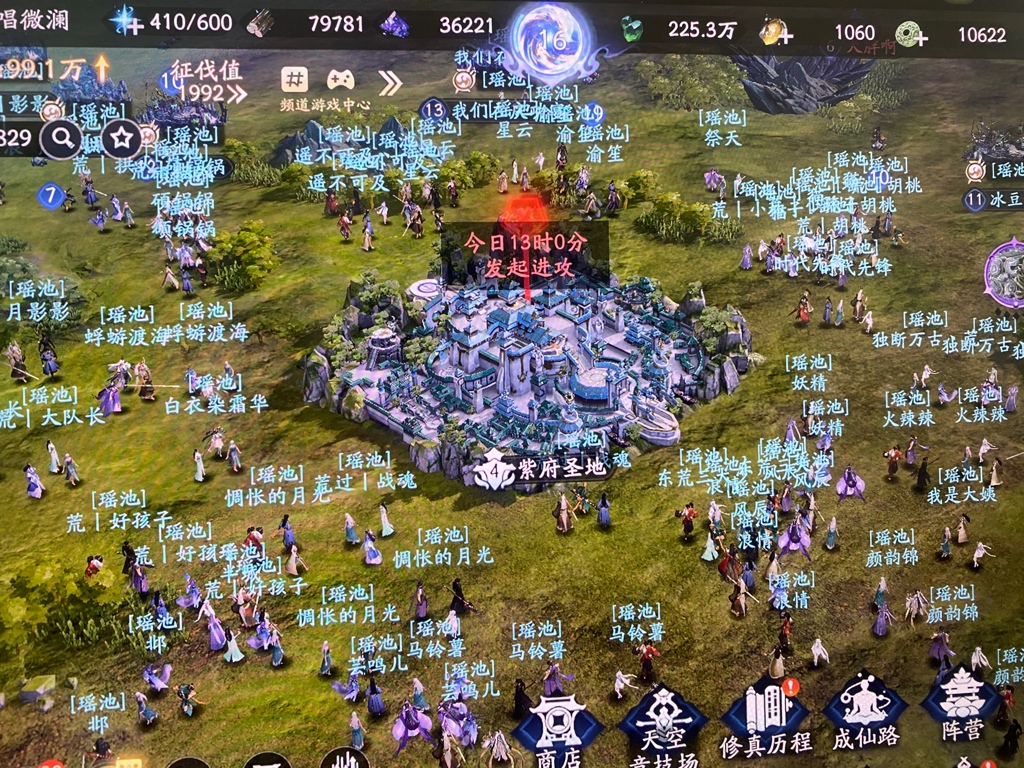Click the magnifier search button
1024x768 pixels.
[61, 138]
